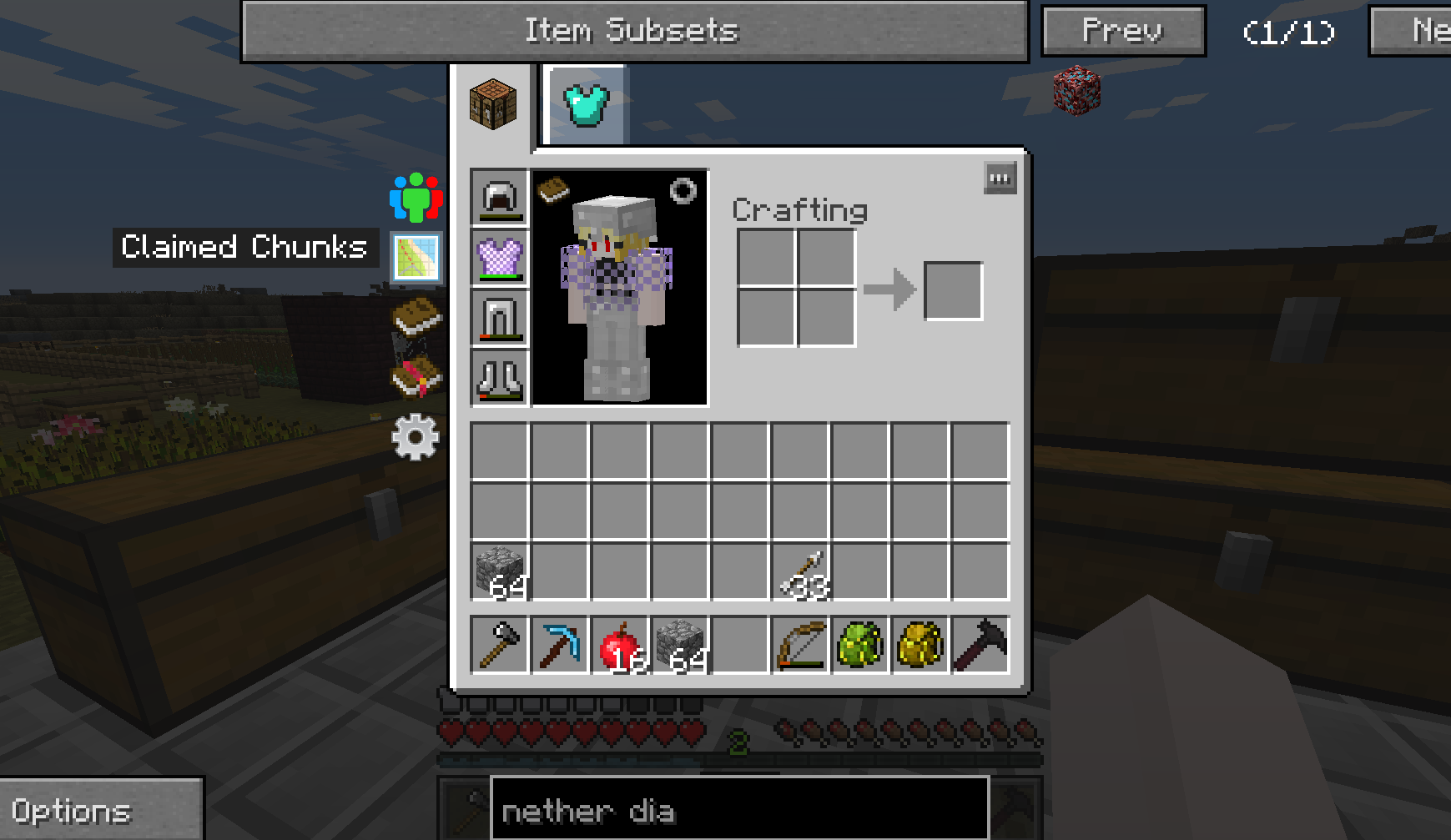
Task: Click the '...' button above the crafting grid
Action: point(1000,179)
